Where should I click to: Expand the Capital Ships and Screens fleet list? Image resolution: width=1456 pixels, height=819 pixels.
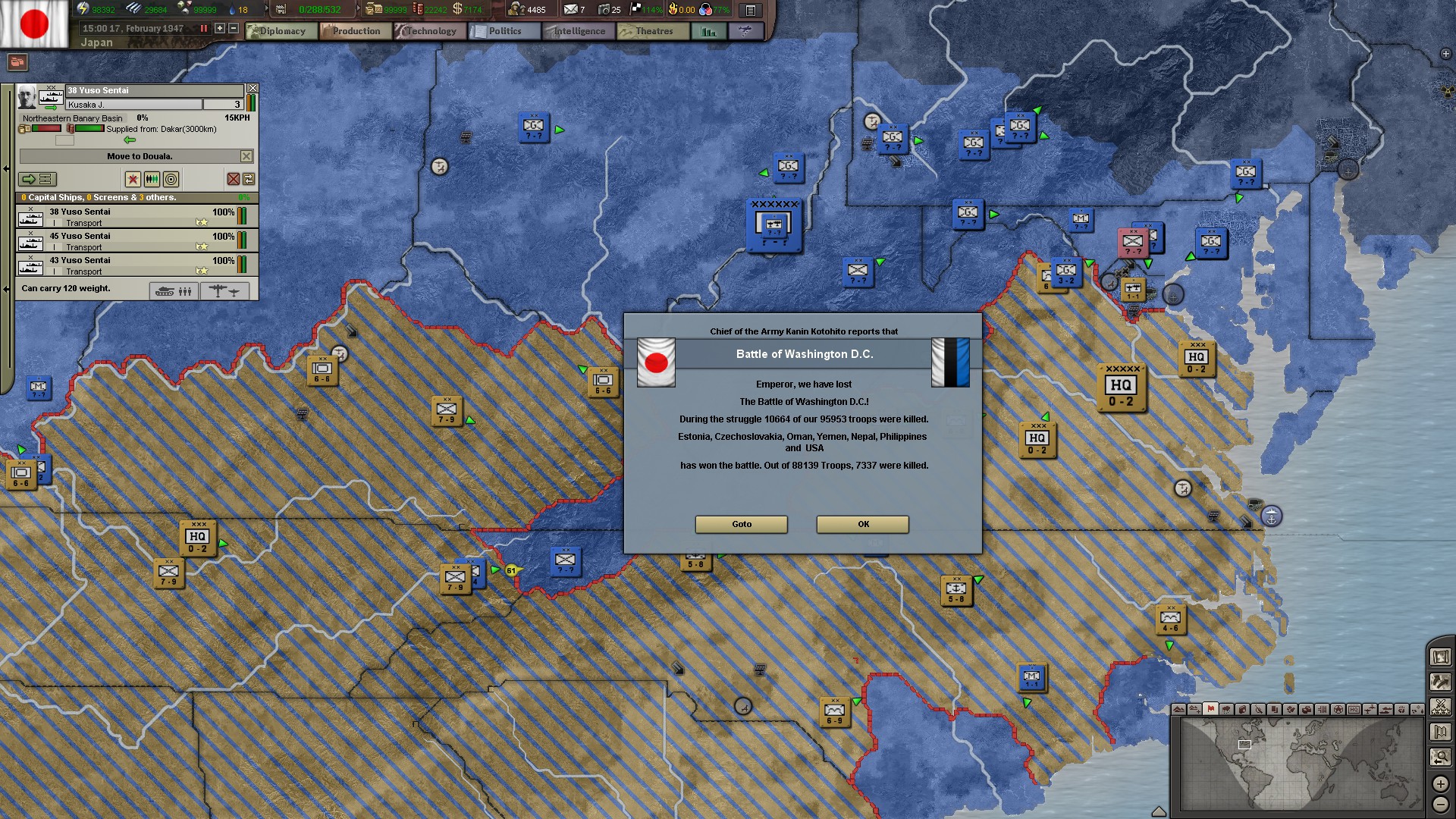[134, 196]
